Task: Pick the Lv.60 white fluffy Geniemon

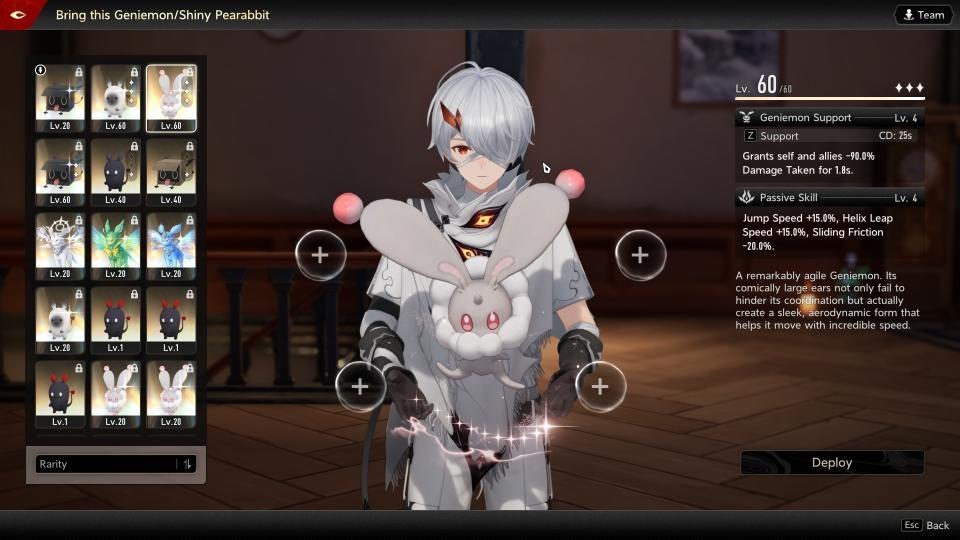Action: (115, 98)
